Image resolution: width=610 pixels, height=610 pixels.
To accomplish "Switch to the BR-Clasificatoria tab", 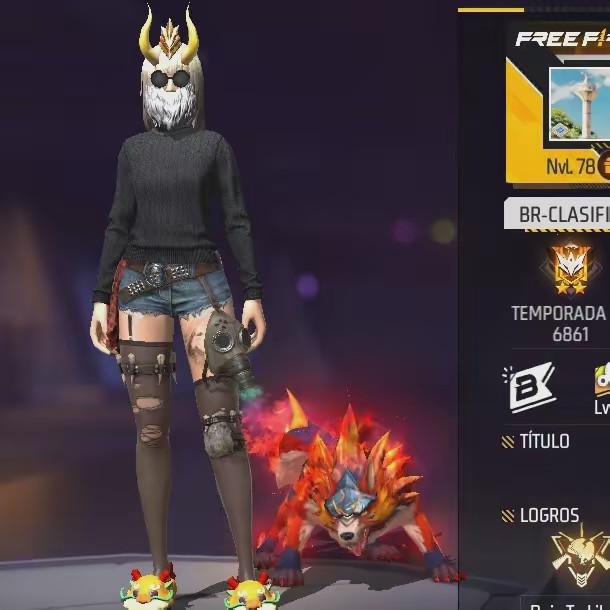I will click(557, 214).
